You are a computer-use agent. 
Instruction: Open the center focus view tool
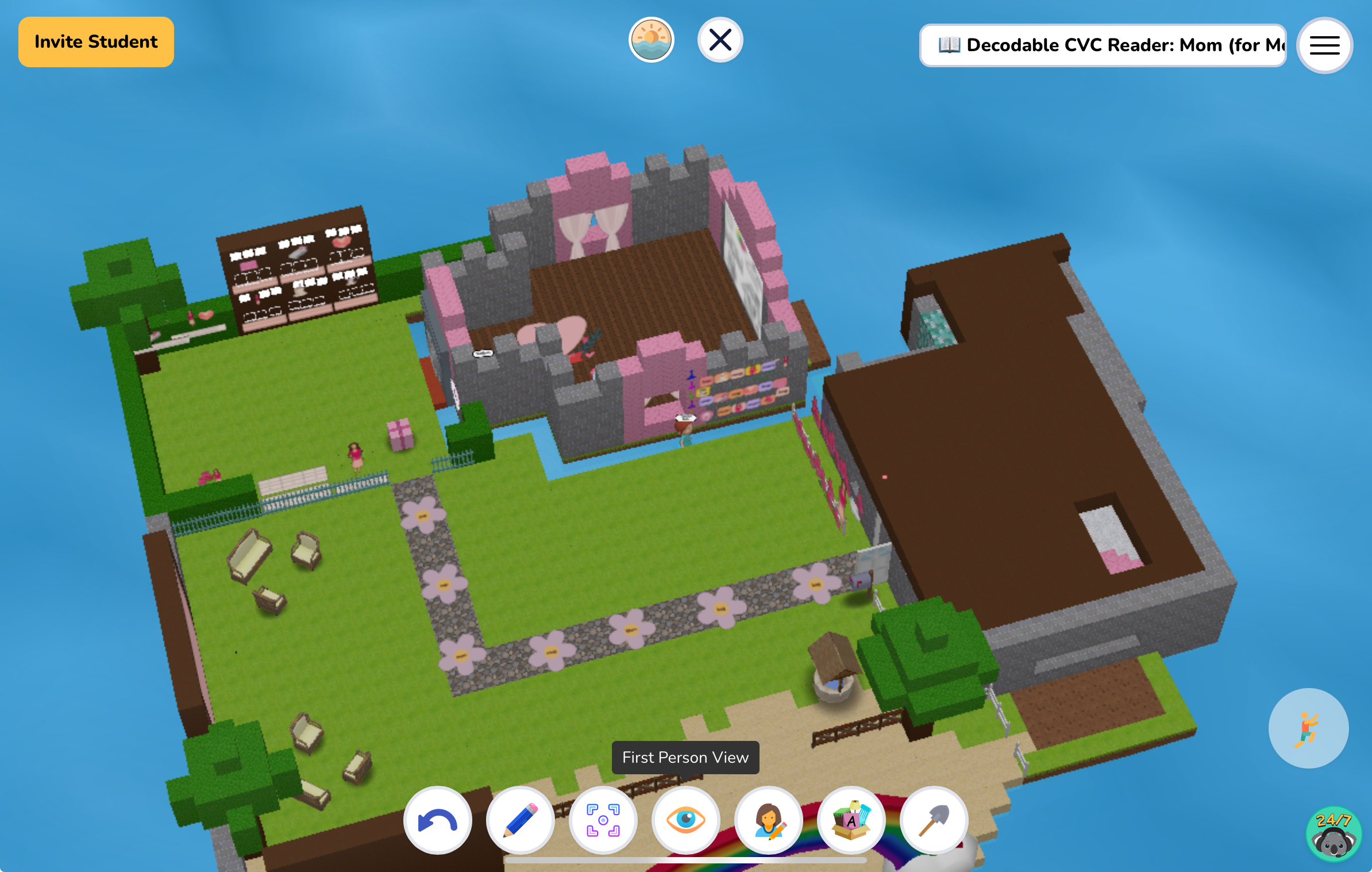[x=603, y=820]
